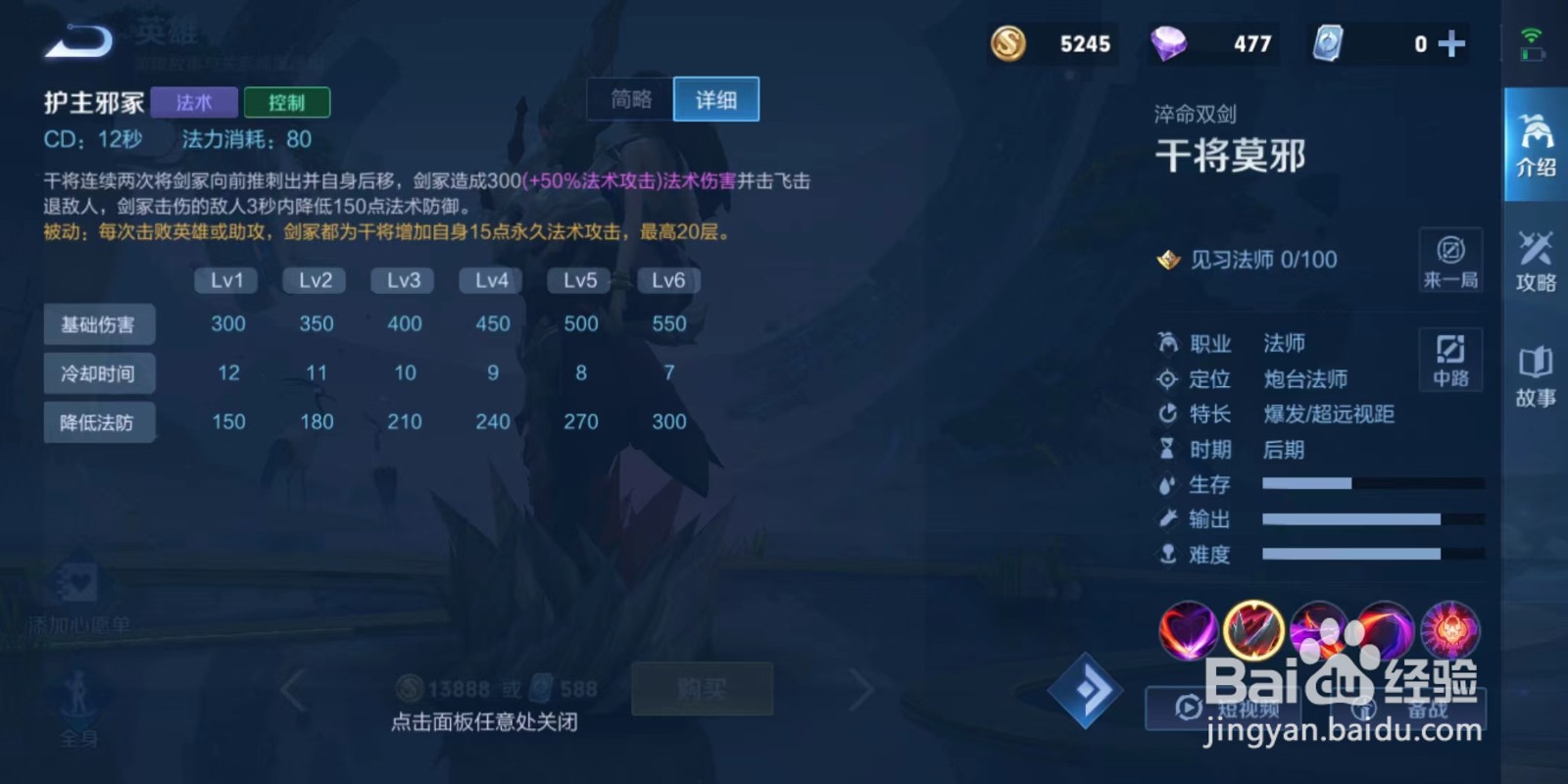The image size is (1568, 784).
Task: Select the 控制 skill type tag
Action: pyautogui.click(x=286, y=102)
